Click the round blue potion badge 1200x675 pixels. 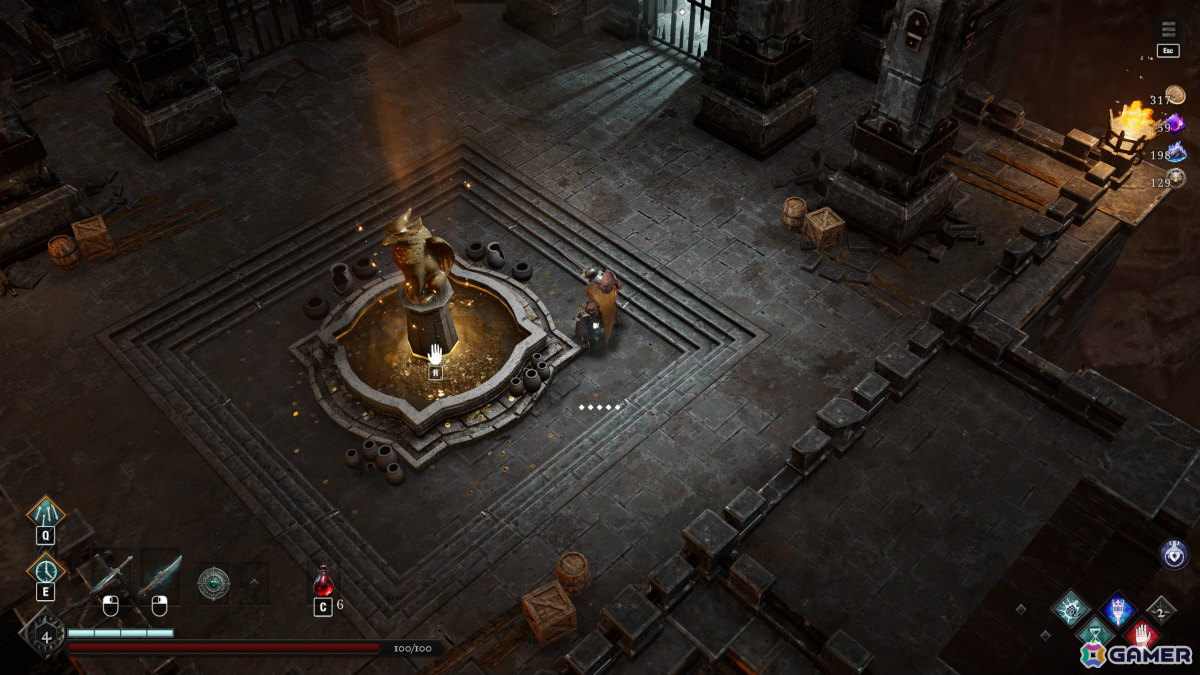tap(1174, 554)
